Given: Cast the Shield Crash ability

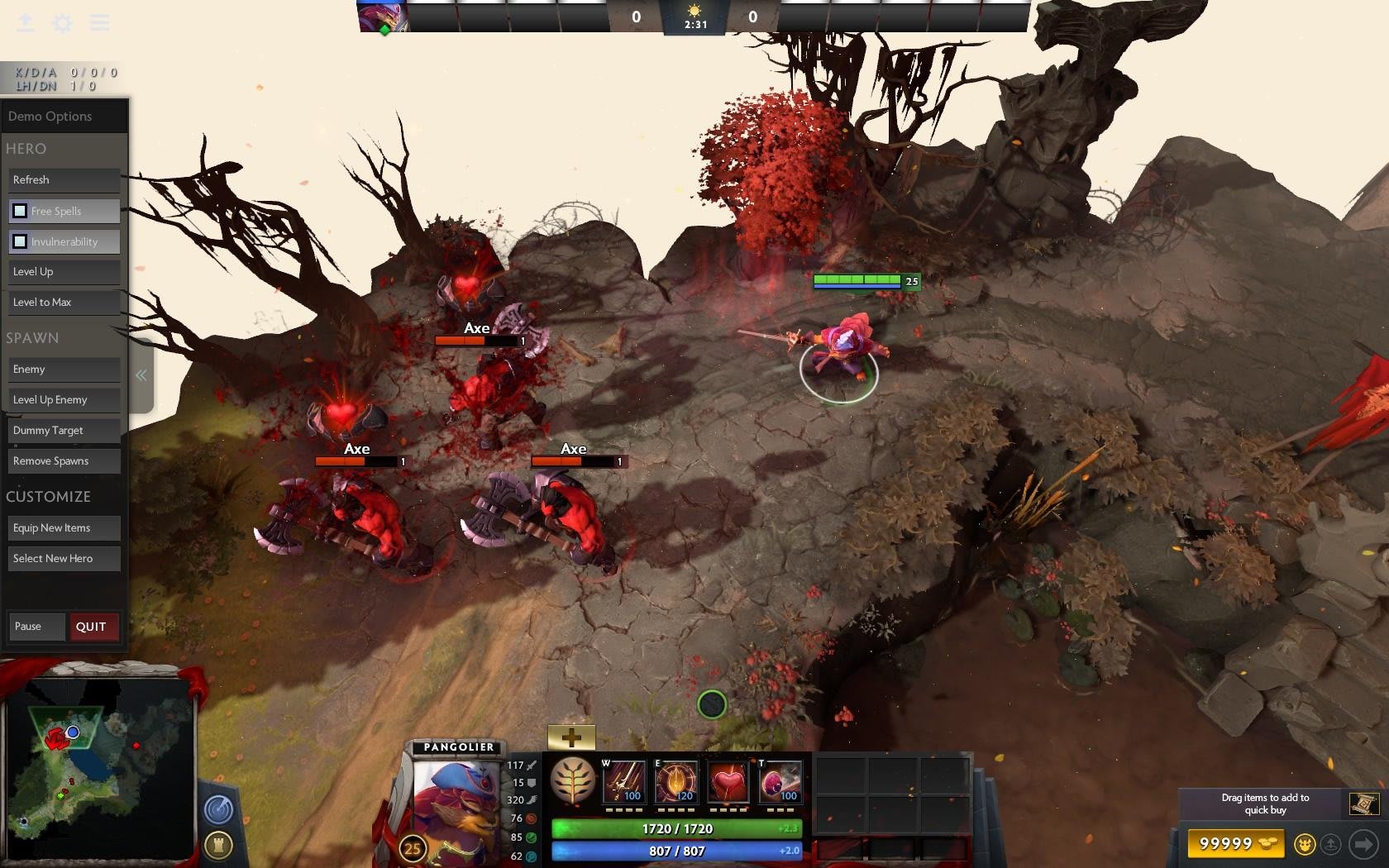Looking at the screenshot, I should pyautogui.click(x=676, y=782).
